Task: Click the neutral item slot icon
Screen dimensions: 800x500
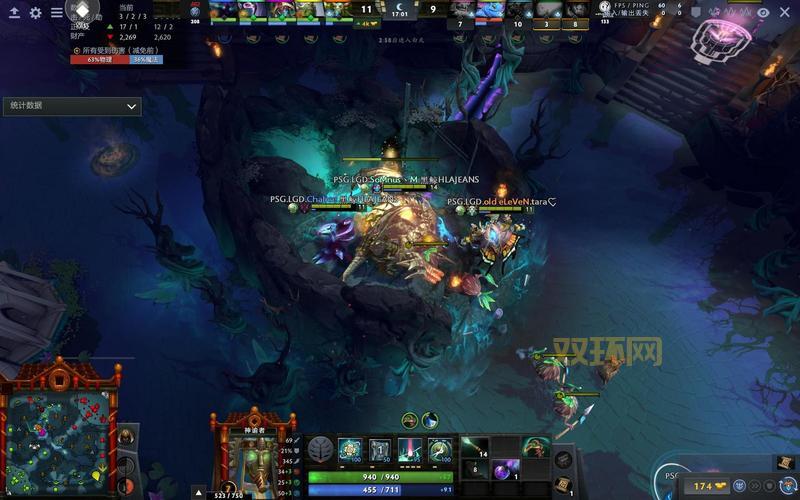Action: click(x=565, y=459)
